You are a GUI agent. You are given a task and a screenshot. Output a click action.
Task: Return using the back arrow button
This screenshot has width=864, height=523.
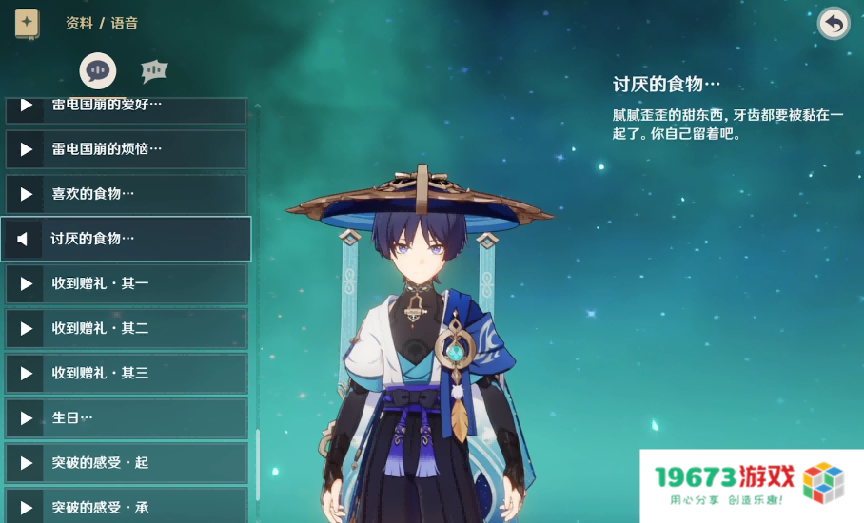point(833,23)
